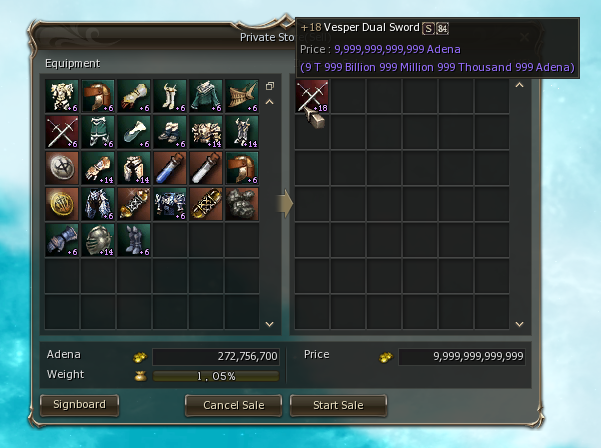
Task: Choose the green tunic armor +6
Action: 206,96
